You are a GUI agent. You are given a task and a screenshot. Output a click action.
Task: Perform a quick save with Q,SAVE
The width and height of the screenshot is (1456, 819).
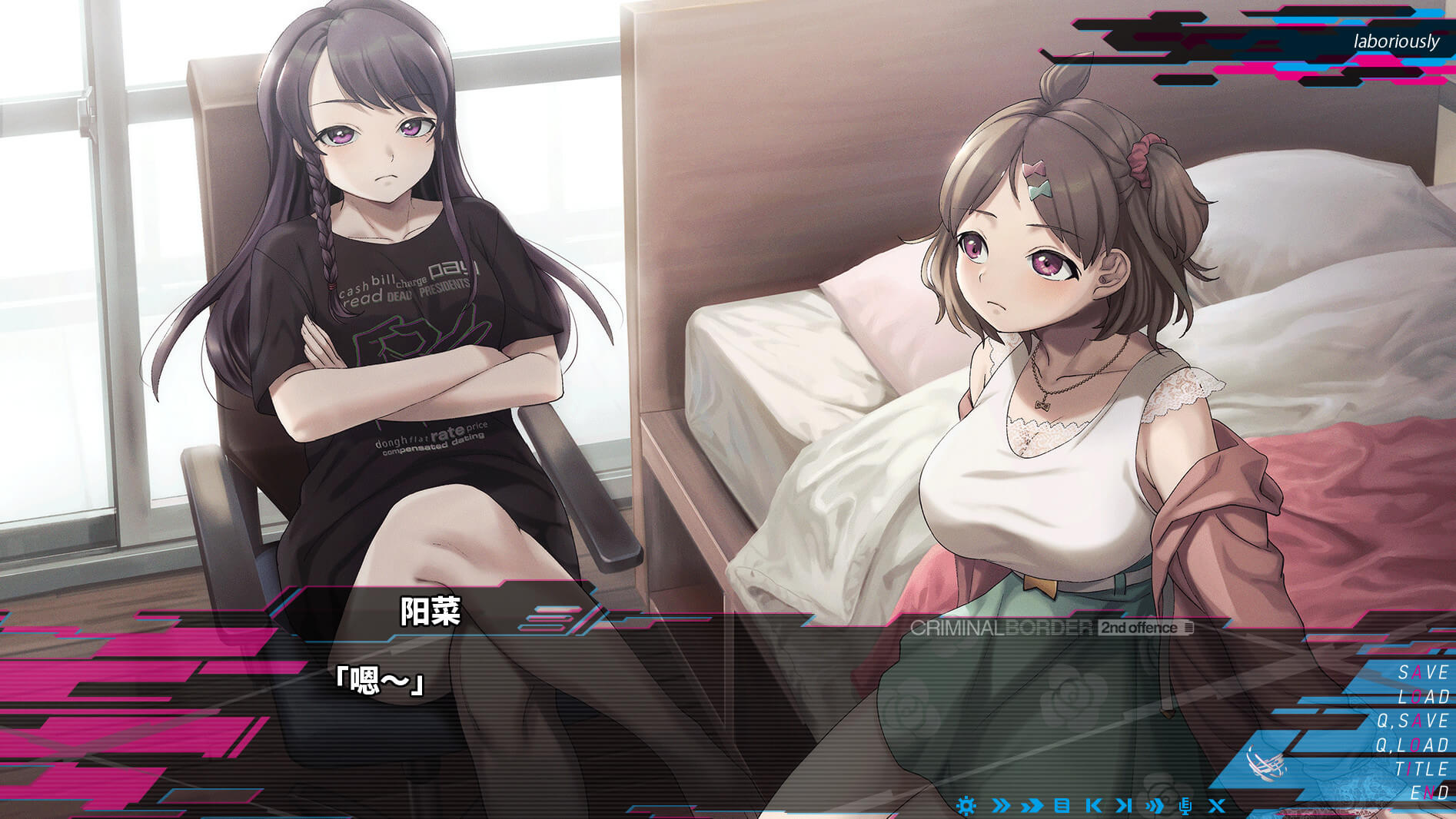(1413, 721)
